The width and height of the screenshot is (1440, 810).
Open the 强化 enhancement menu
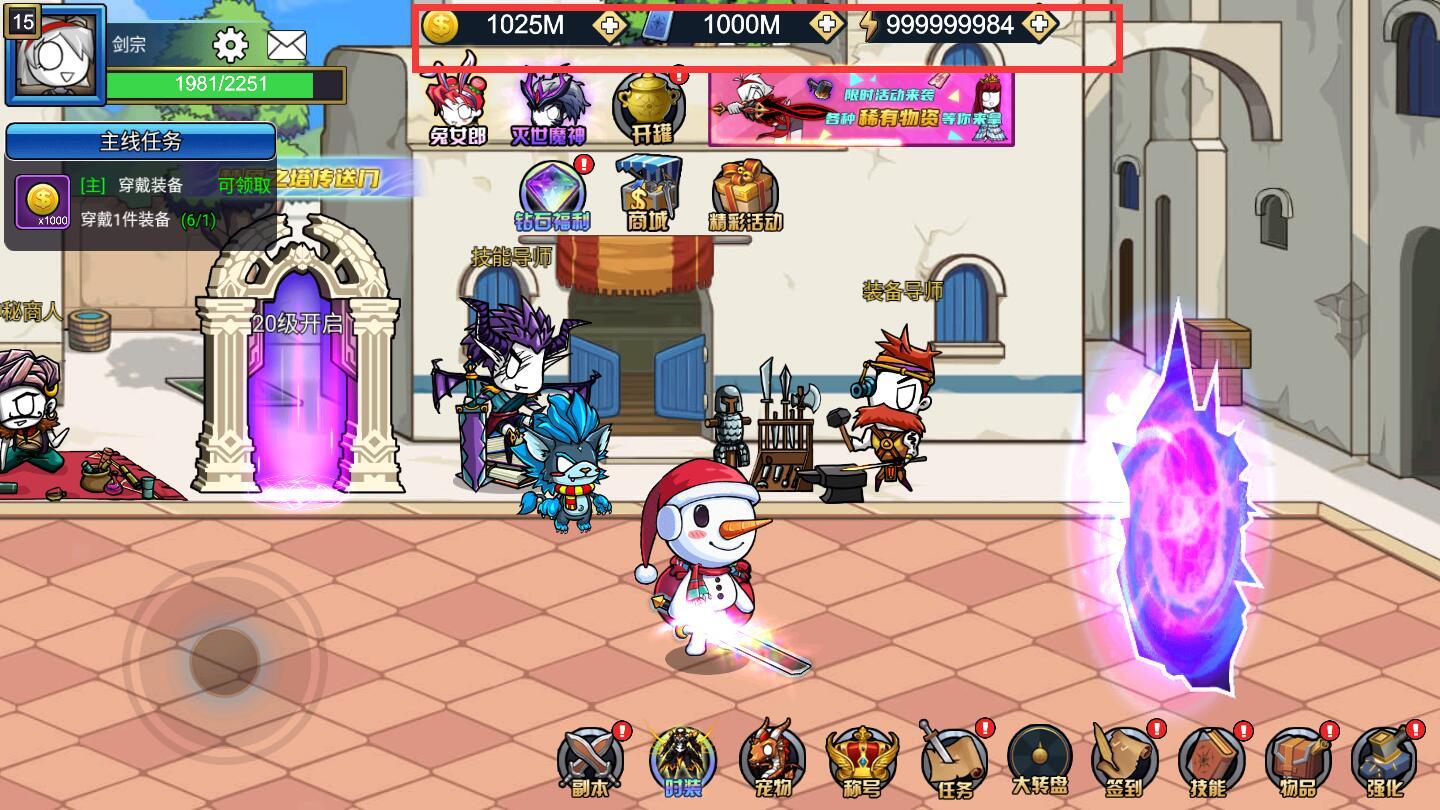pos(1384,762)
